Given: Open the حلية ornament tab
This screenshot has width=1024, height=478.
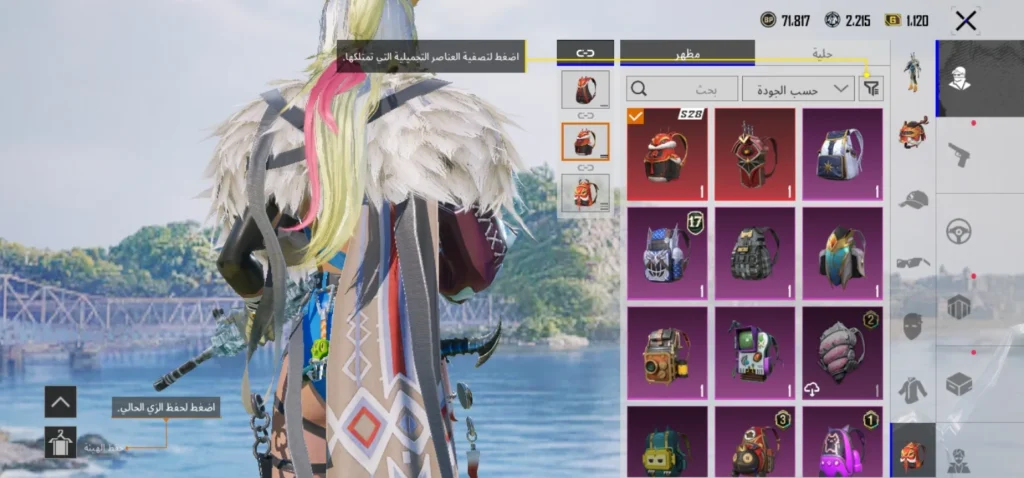Looking at the screenshot, I should 821,53.
